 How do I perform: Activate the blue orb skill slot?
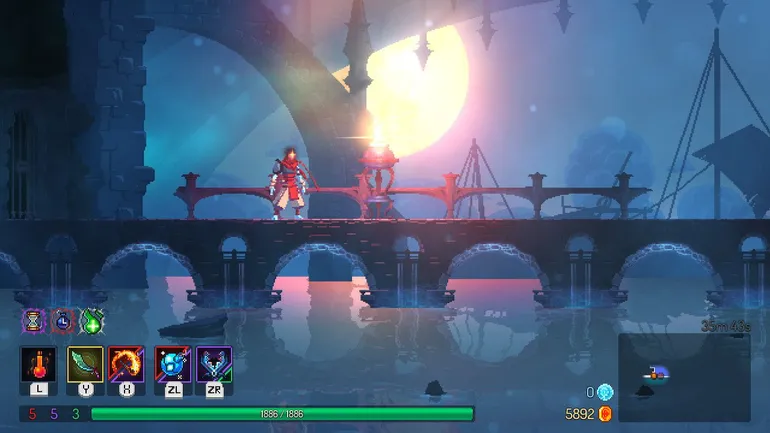click(x=172, y=365)
